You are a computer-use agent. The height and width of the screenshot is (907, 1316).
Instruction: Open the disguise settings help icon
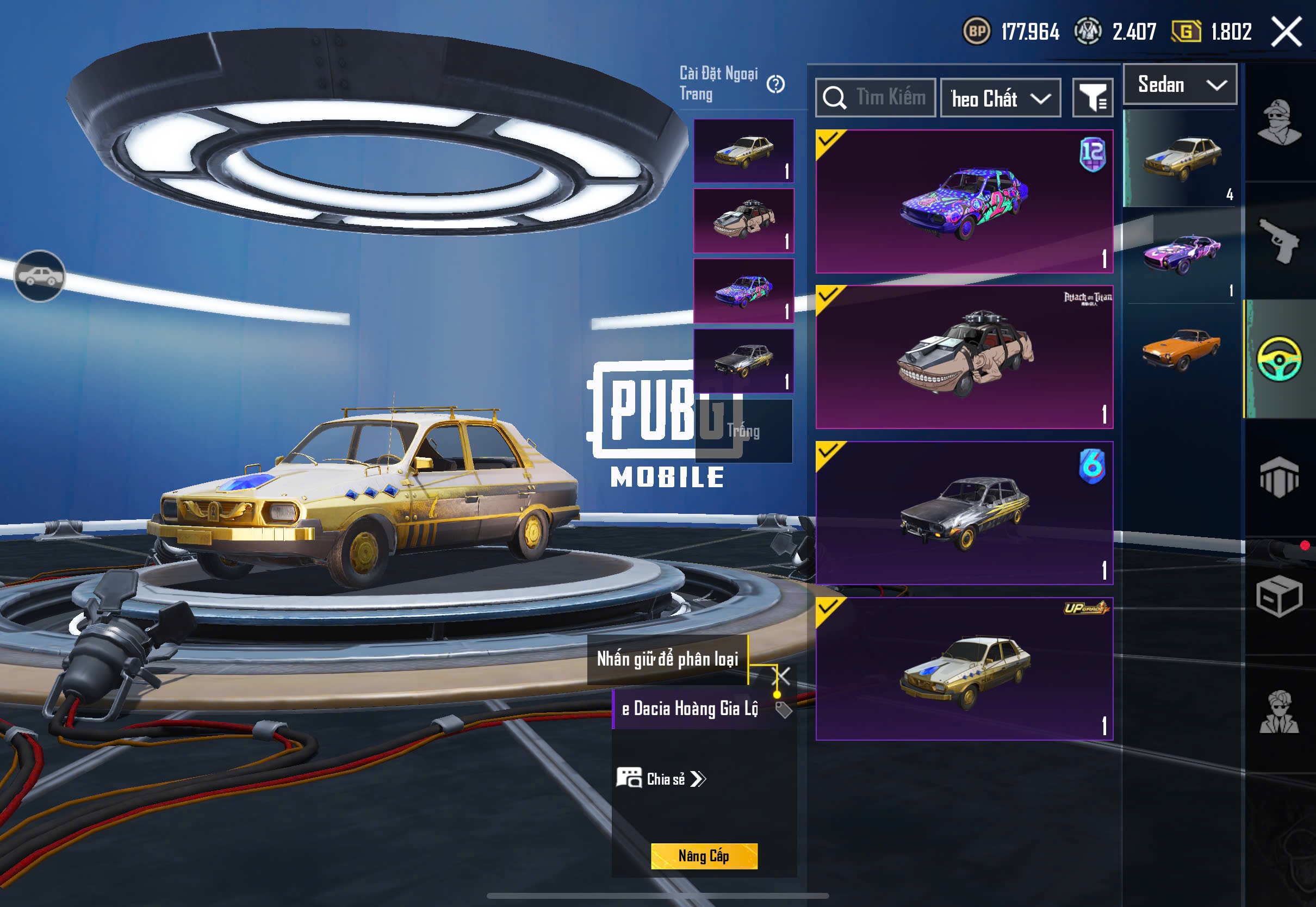[x=775, y=85]
